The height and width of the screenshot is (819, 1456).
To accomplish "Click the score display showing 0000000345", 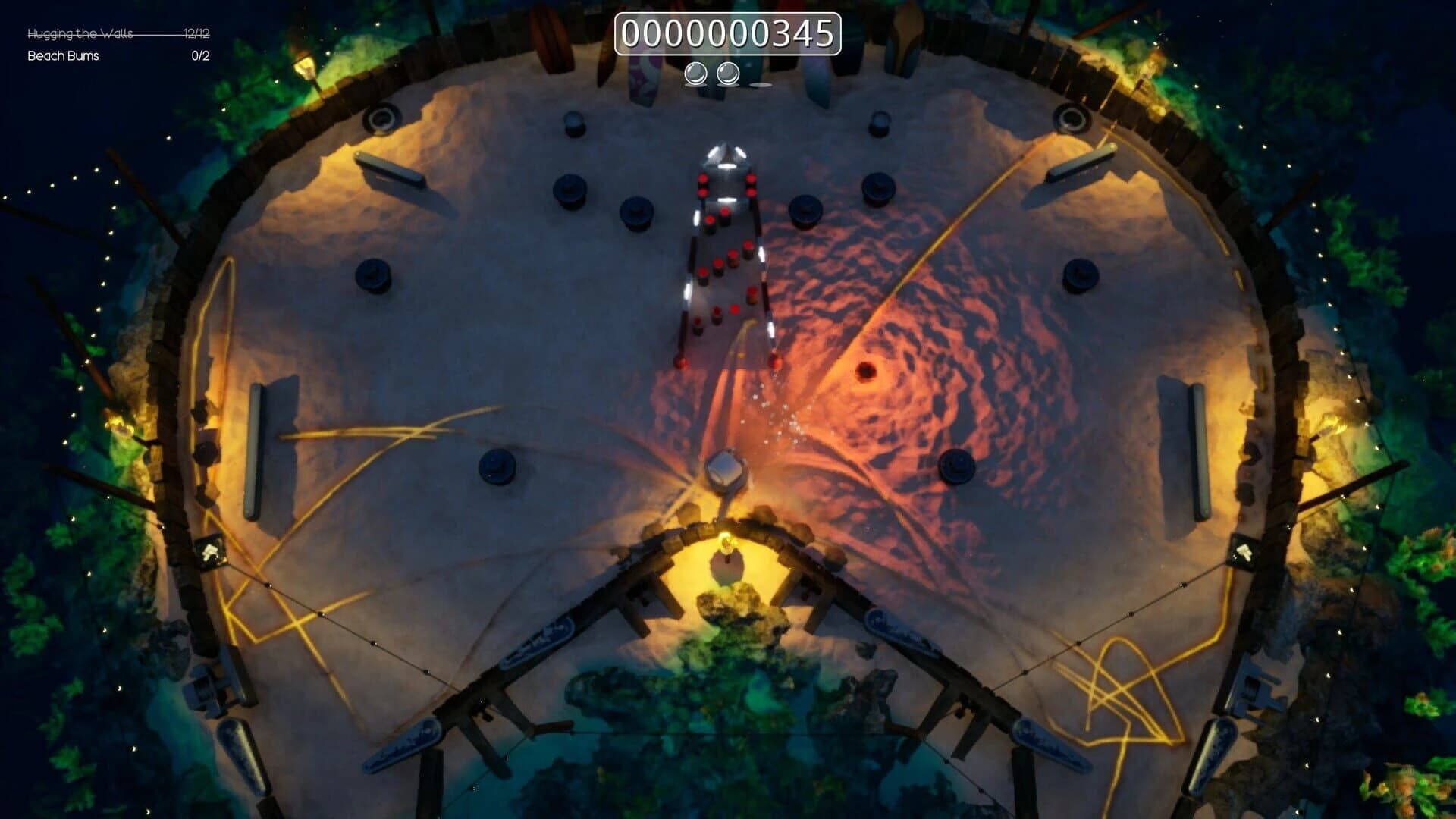I will (x=726, y=33).
